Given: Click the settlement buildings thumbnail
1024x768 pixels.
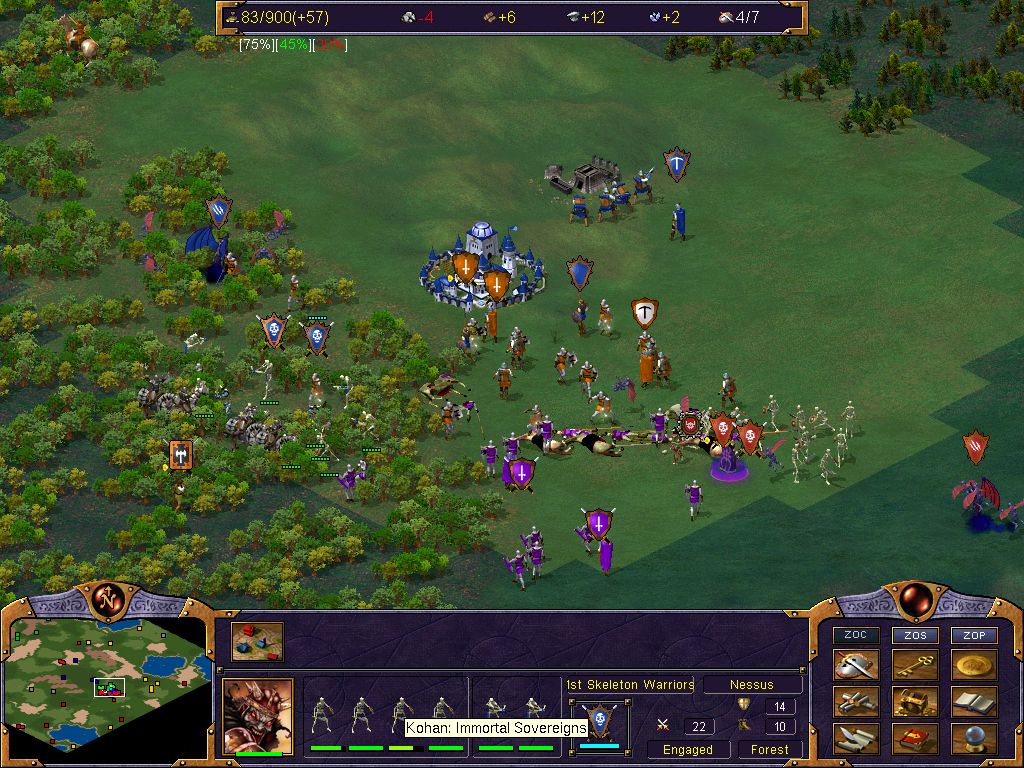Looking at the screenshot, I should 257,642.
